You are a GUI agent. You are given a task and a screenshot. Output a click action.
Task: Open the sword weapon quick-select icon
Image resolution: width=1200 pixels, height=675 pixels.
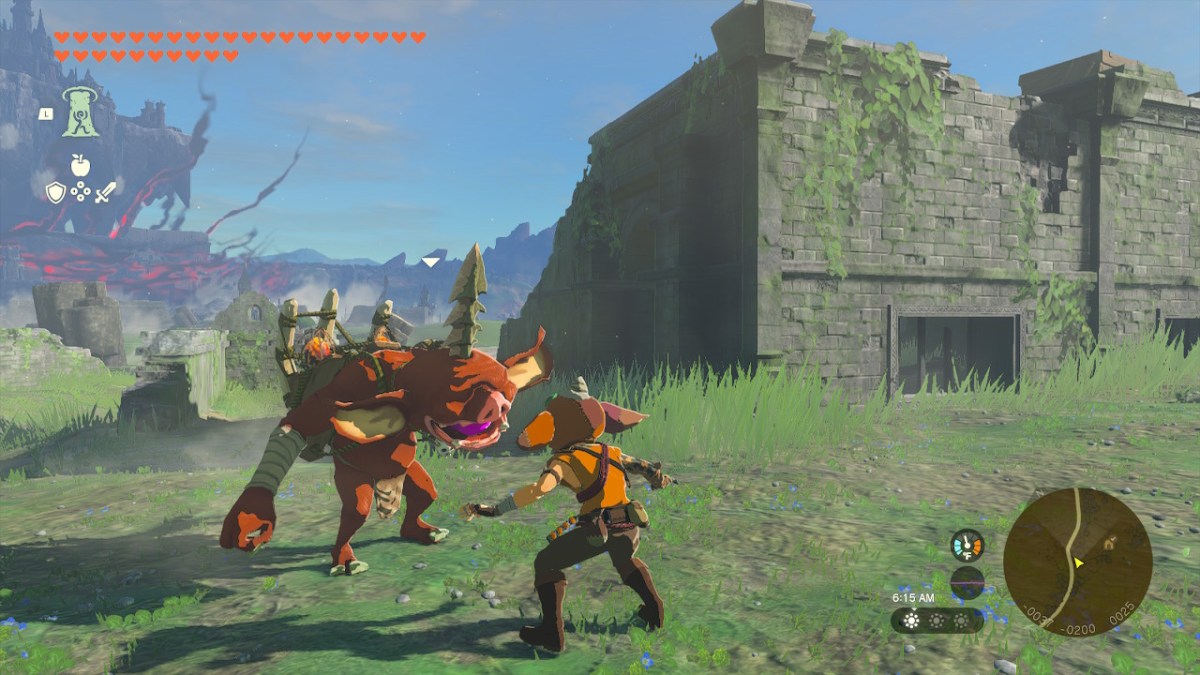point(106,192)
